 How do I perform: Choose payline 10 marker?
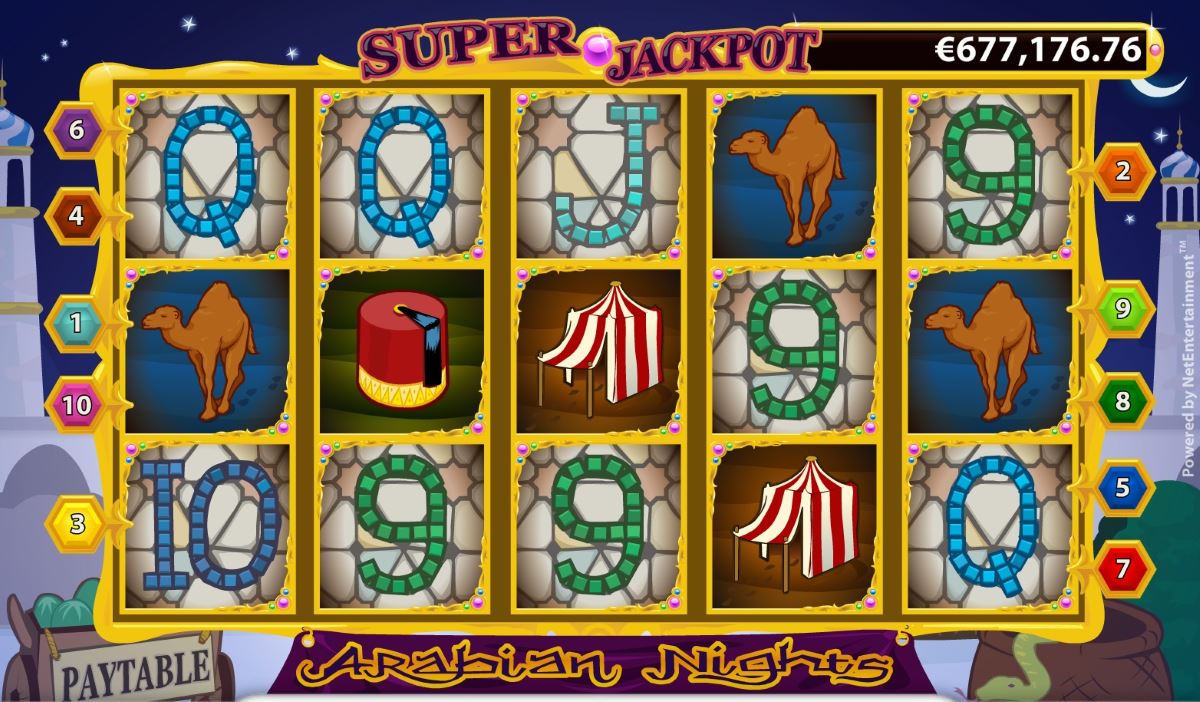[76, 405]
